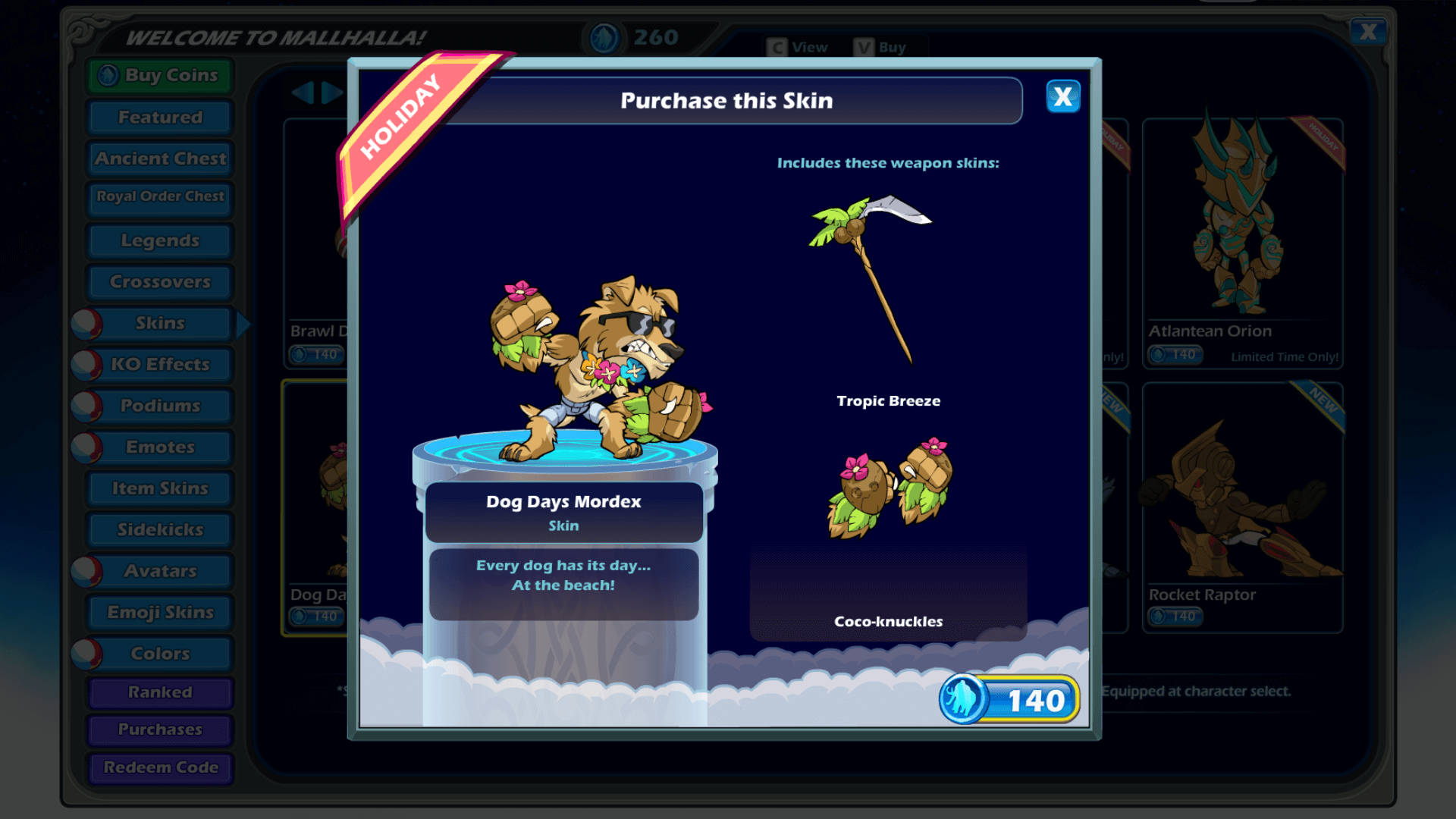Browse the Colors category
The width and height of the screenshot is (1456, 819).
click(160, 654)
